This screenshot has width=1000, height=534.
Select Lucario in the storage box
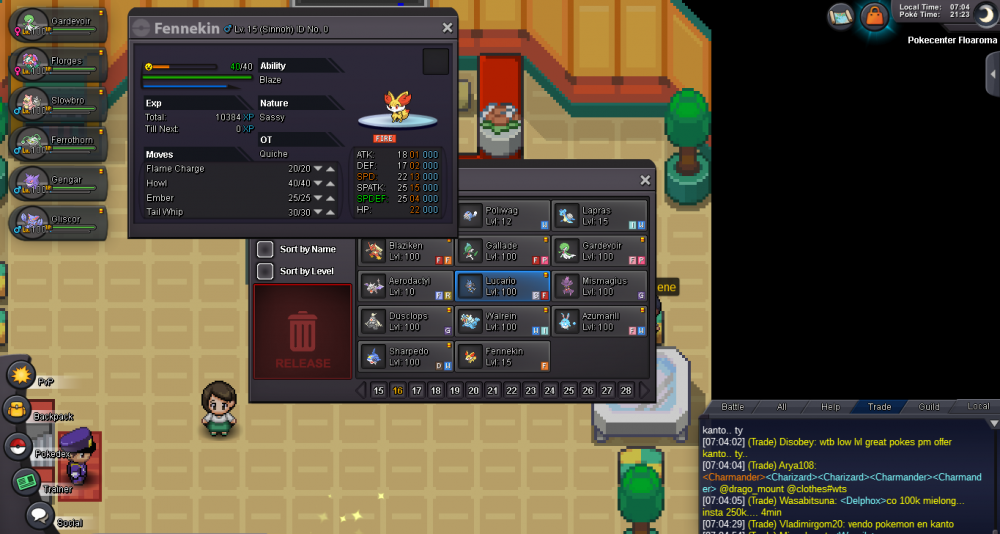pos(502,286)
